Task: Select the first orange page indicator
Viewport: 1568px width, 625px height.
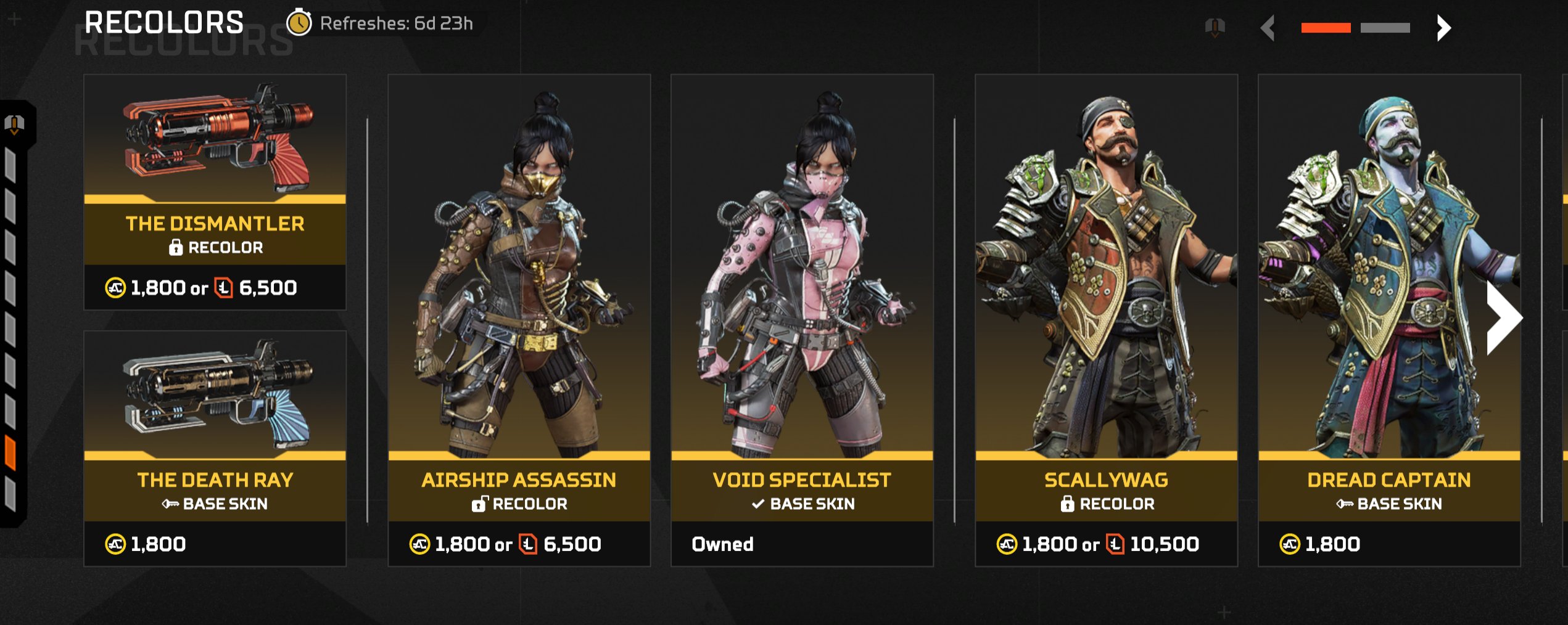Action: (x=1326, y=28)
